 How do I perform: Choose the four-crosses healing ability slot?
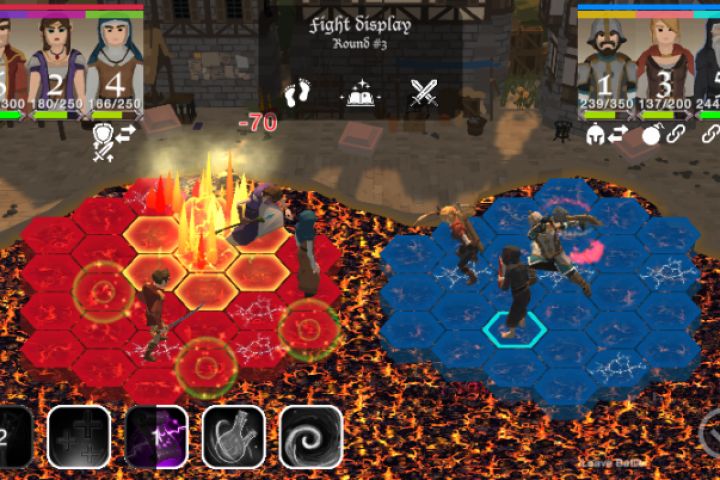pos(79,437)
